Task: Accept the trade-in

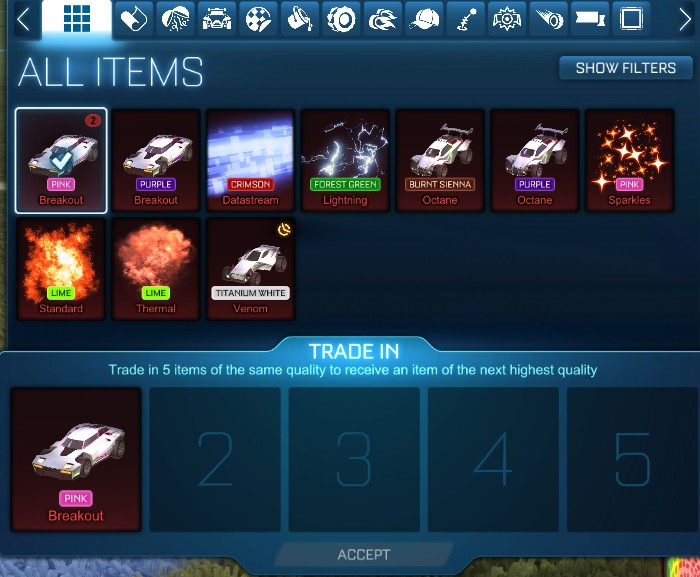Action: pos(364,554)
